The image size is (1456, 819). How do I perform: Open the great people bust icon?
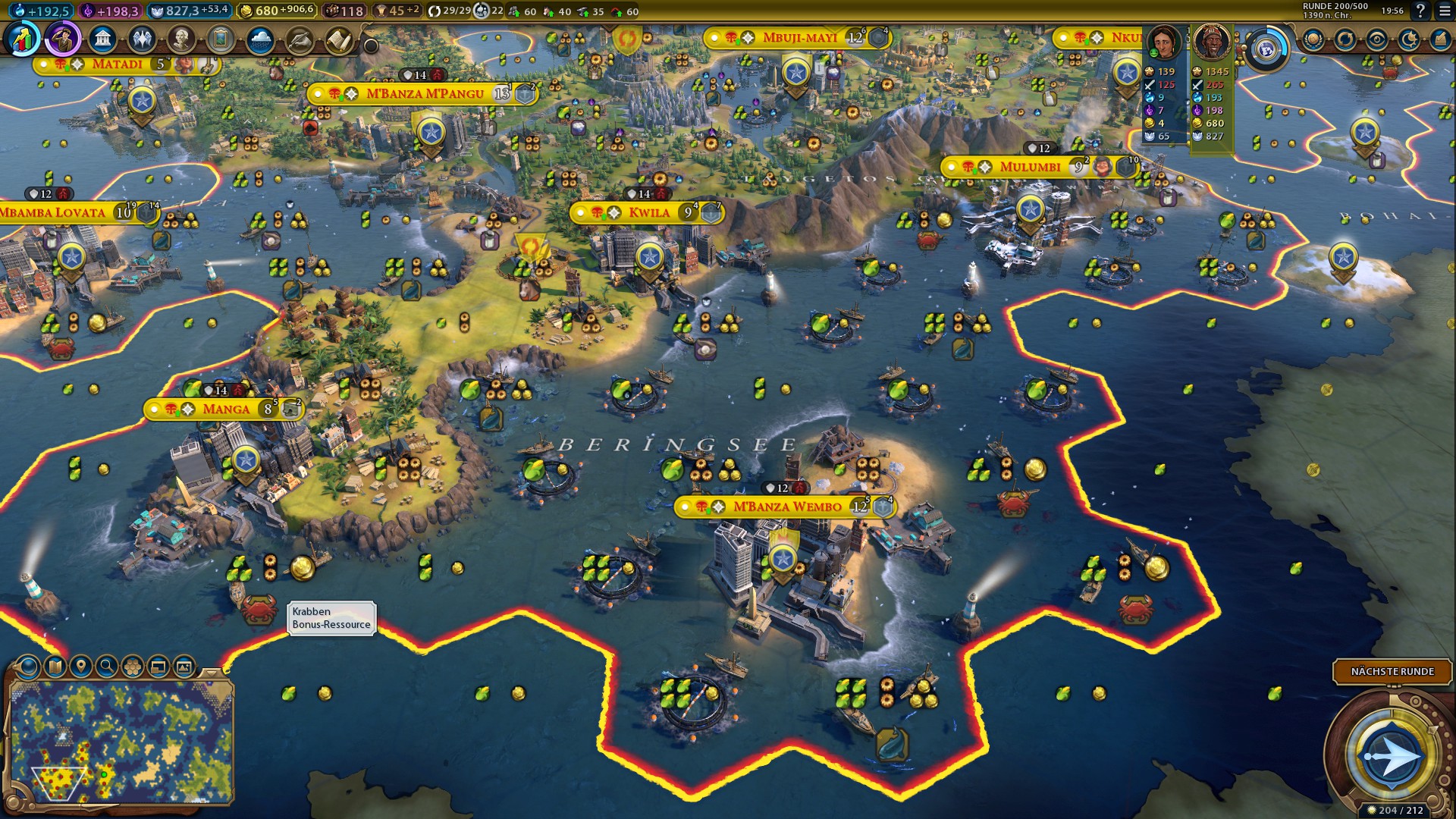(181, 39)
